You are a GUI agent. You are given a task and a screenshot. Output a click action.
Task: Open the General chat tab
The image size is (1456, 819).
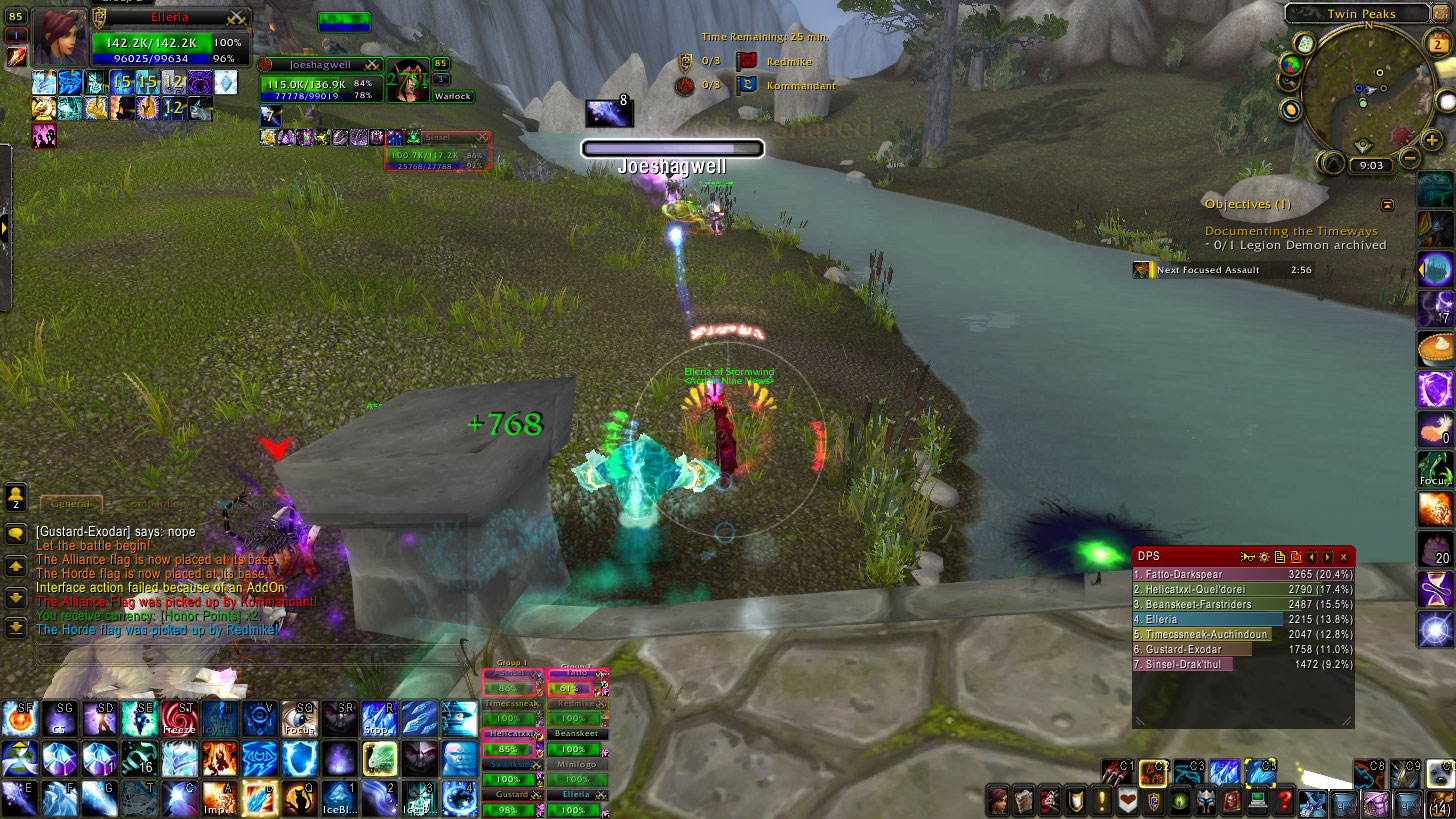point(70,504)
